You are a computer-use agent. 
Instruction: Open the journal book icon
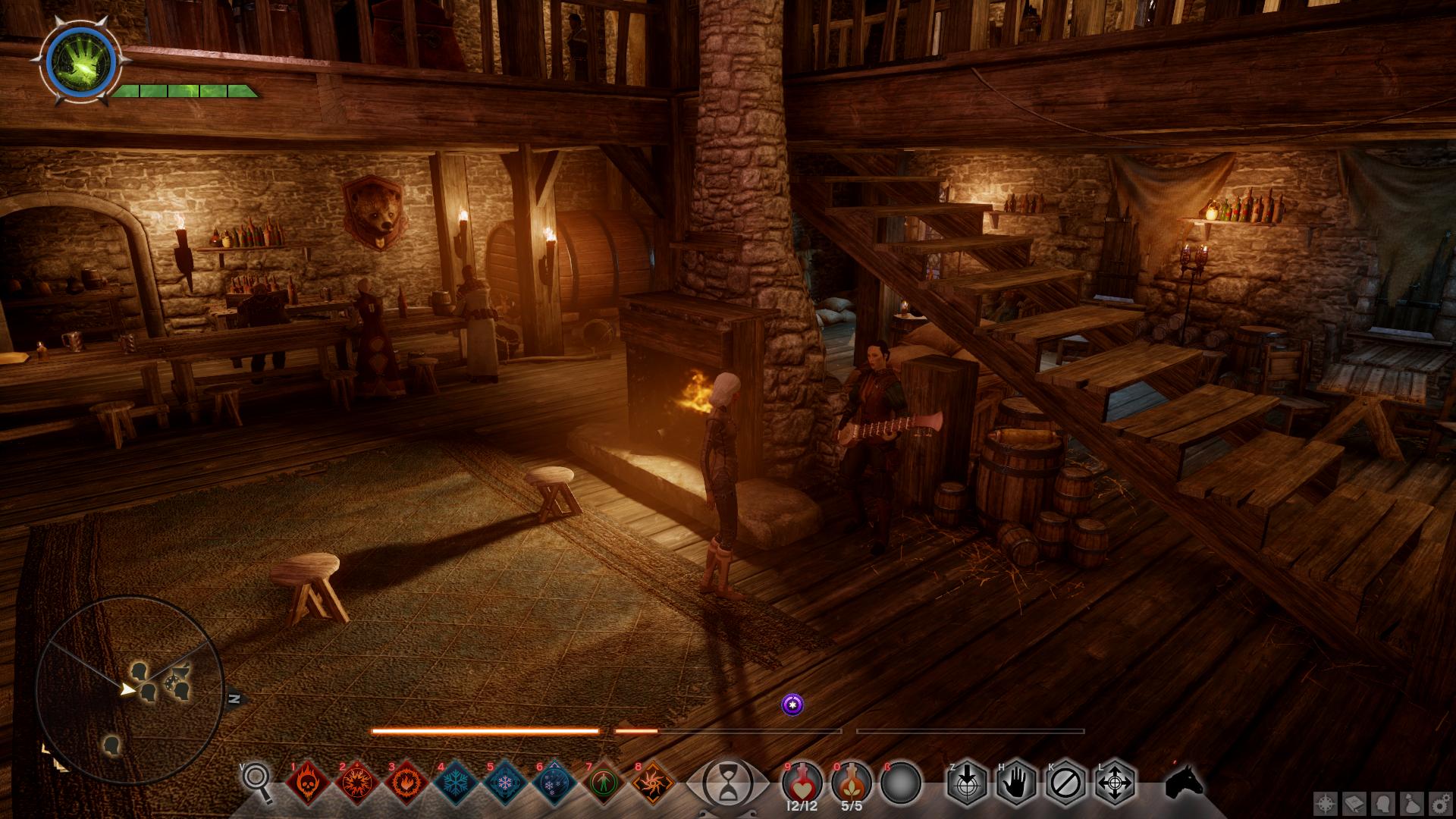click(x=1356, y=803)
